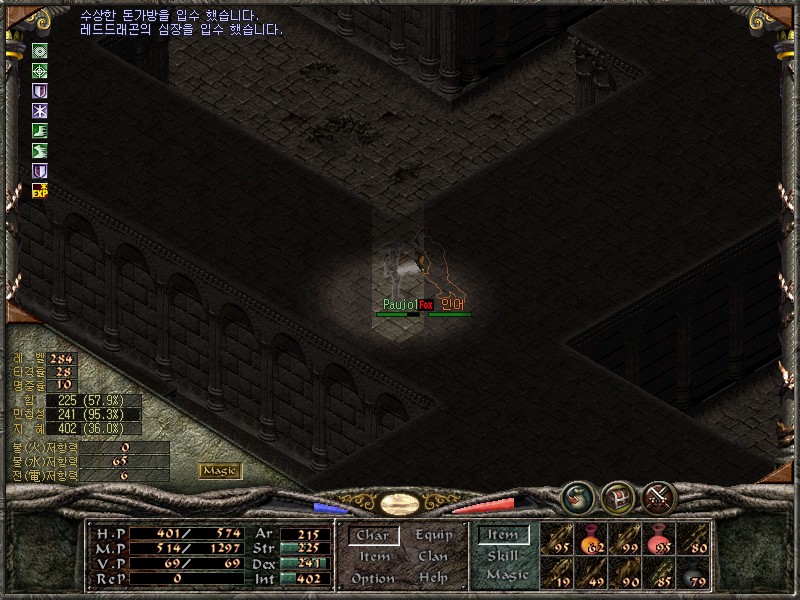Click the EXP bonus buff icon
The height and width of the screenshot is (600, 800).
[x=40, y=190]
